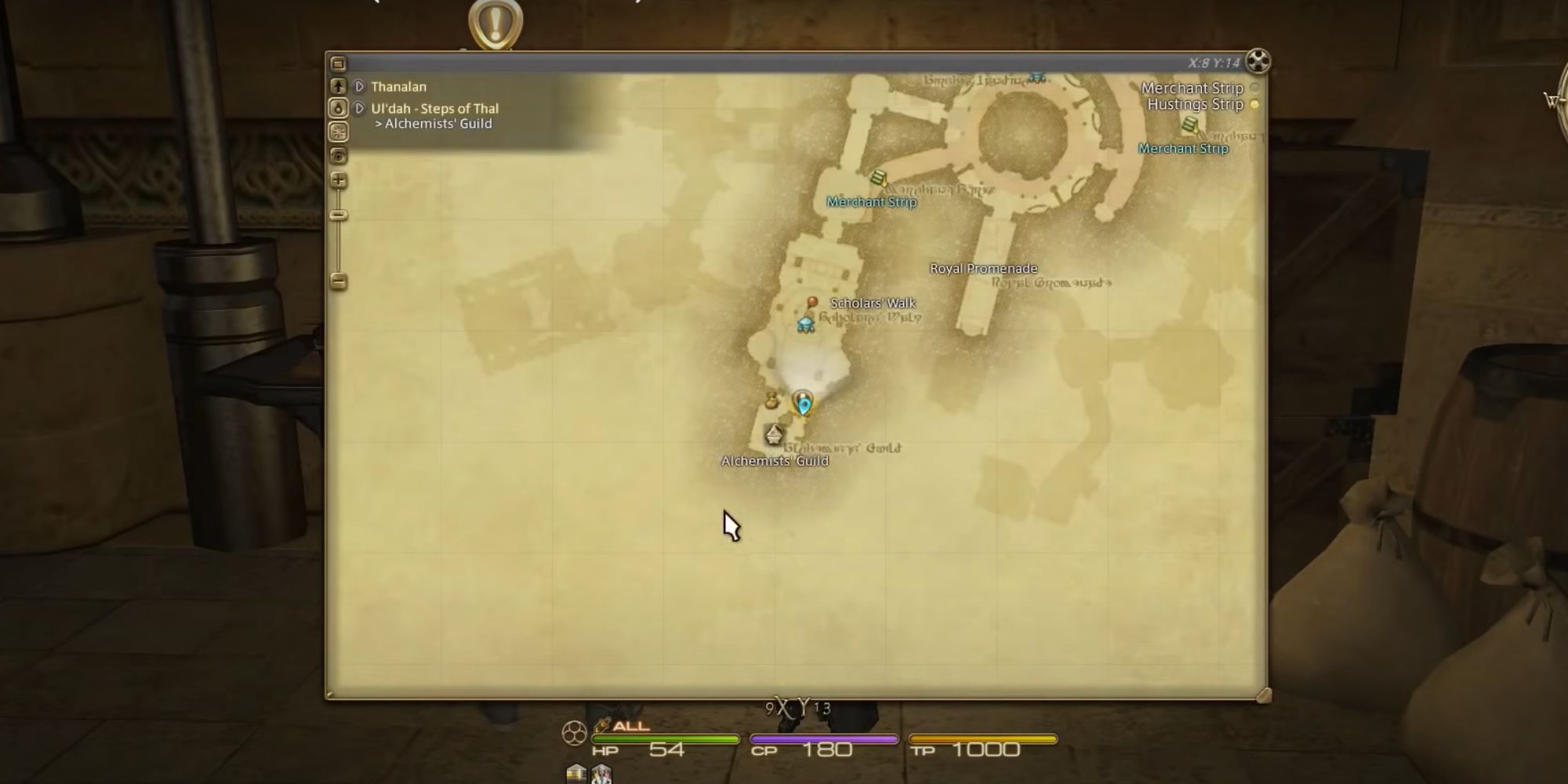Click the zoom slider handle
The image size is (1568, 784).
coord(339,215)
